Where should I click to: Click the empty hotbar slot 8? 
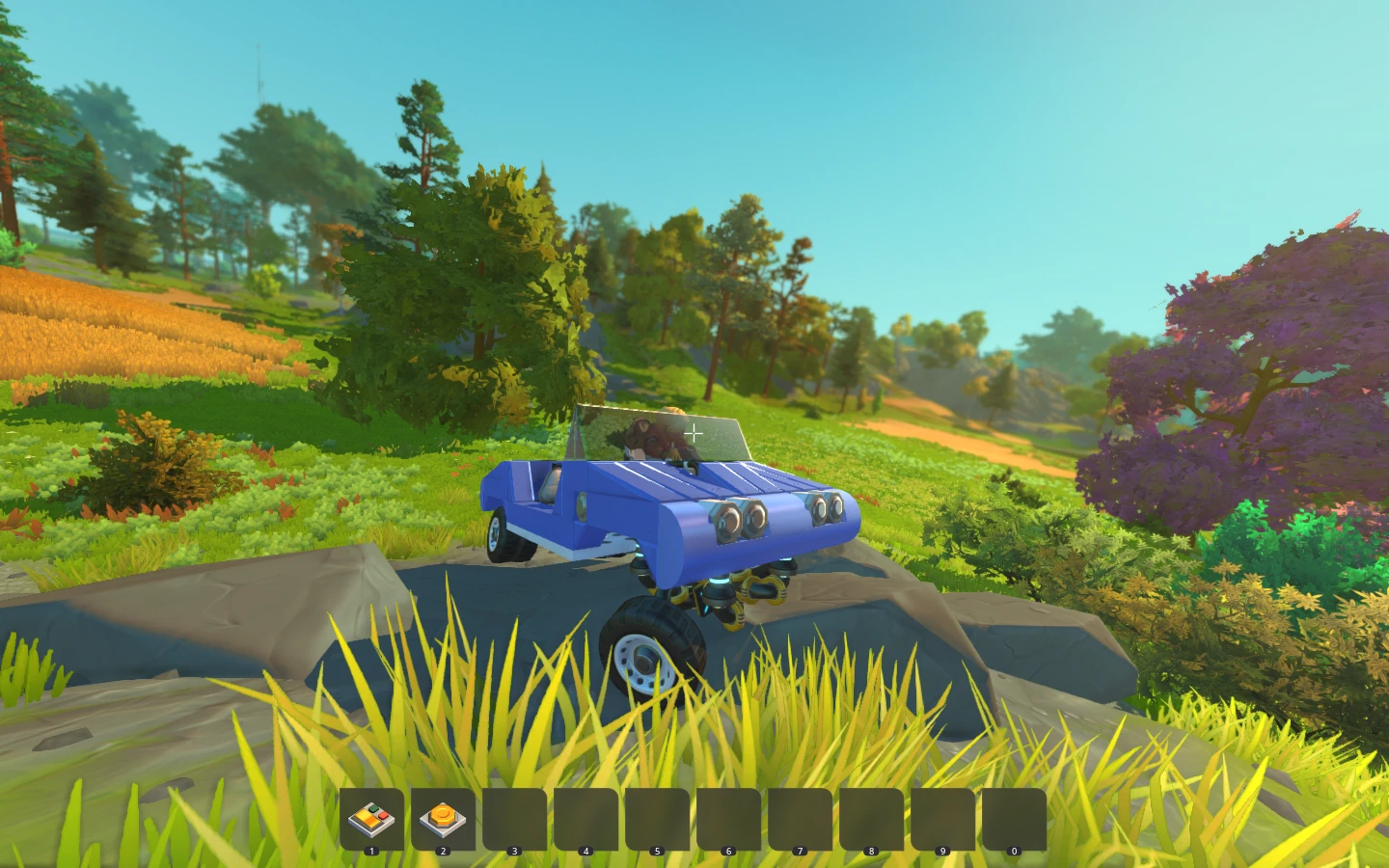click(x=871, y=819)
